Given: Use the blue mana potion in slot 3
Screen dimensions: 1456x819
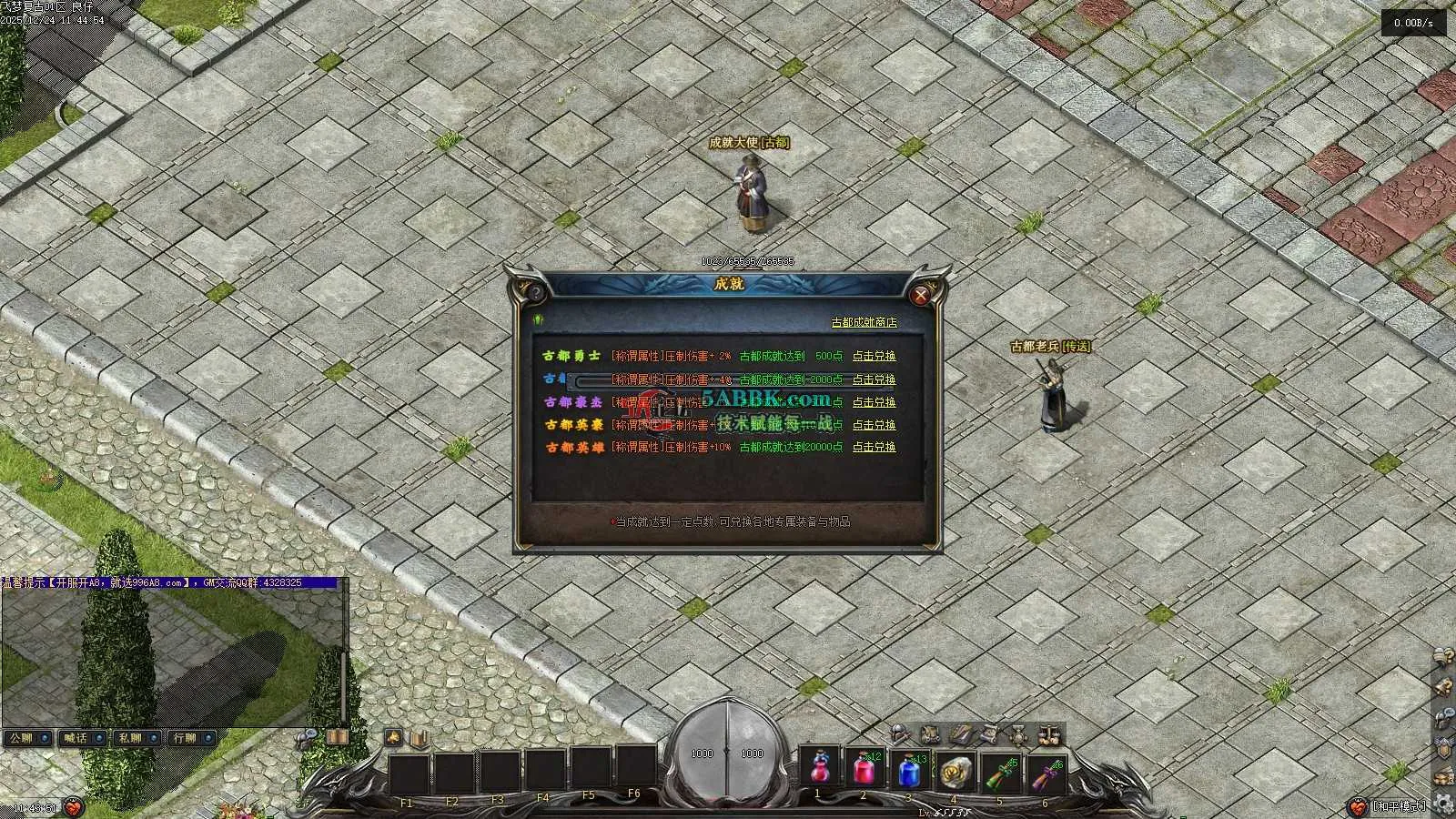Looking at the screenshot, I should [x=909, y=771].
